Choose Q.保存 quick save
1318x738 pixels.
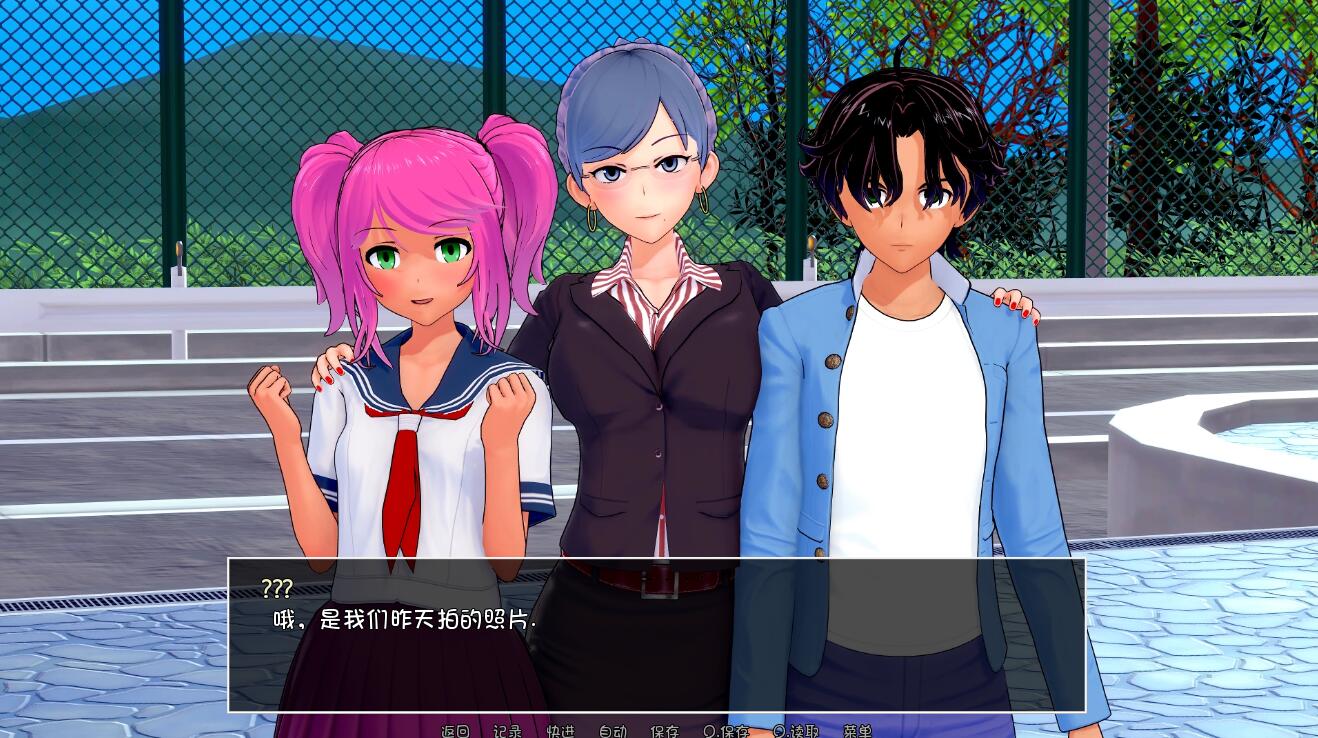click(x=726, y=731)
